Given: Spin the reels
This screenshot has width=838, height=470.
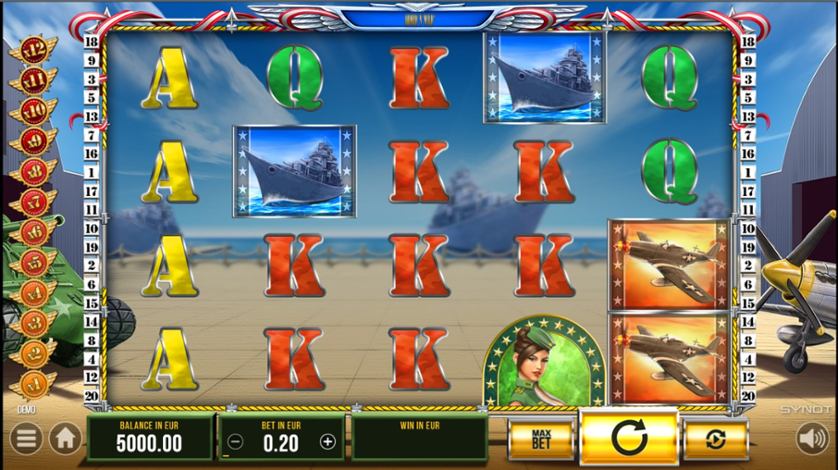Looking at the screenshot, I should pos(627,438).
